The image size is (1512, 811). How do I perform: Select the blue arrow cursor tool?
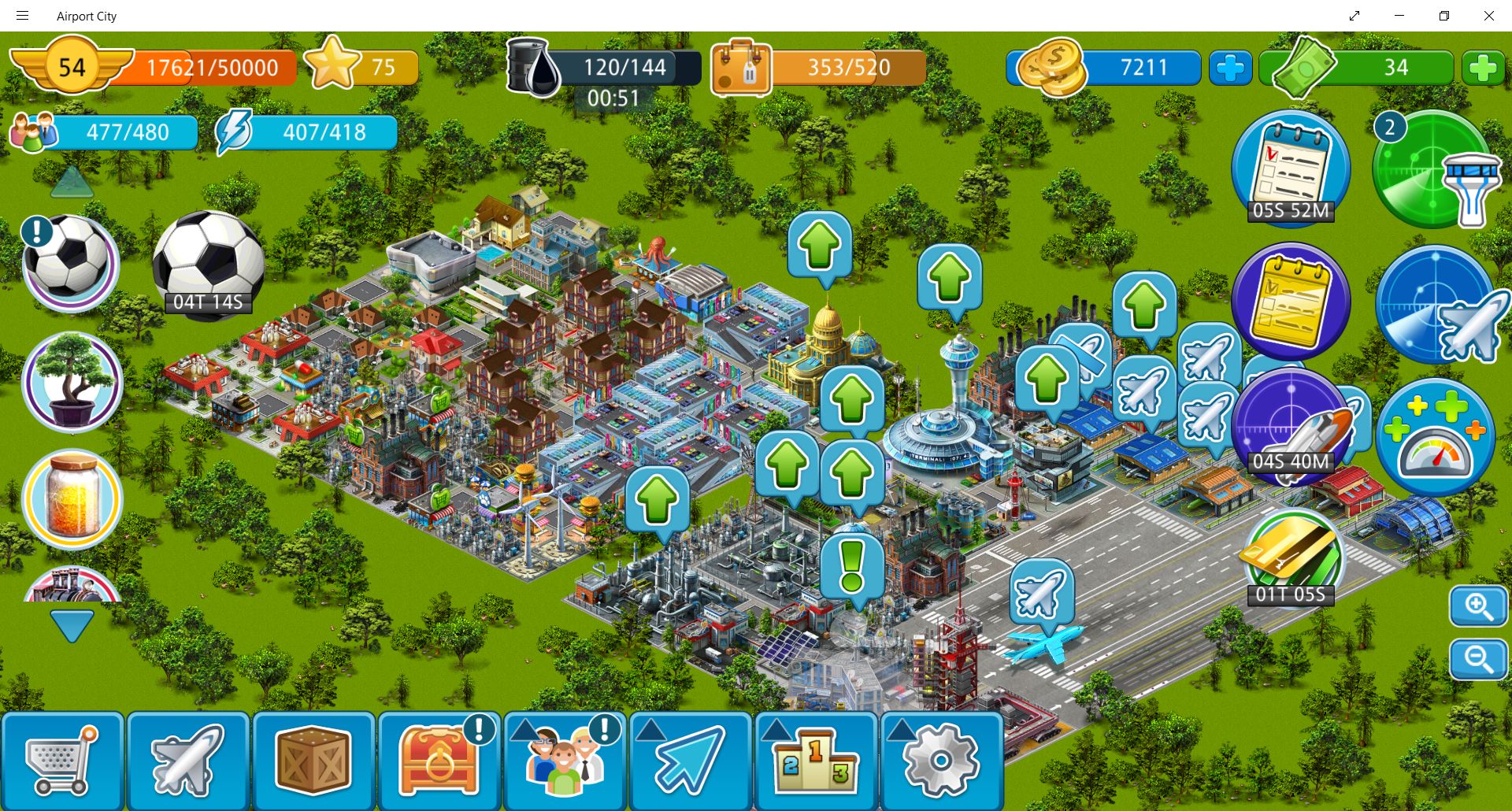(x=690, y=761)
